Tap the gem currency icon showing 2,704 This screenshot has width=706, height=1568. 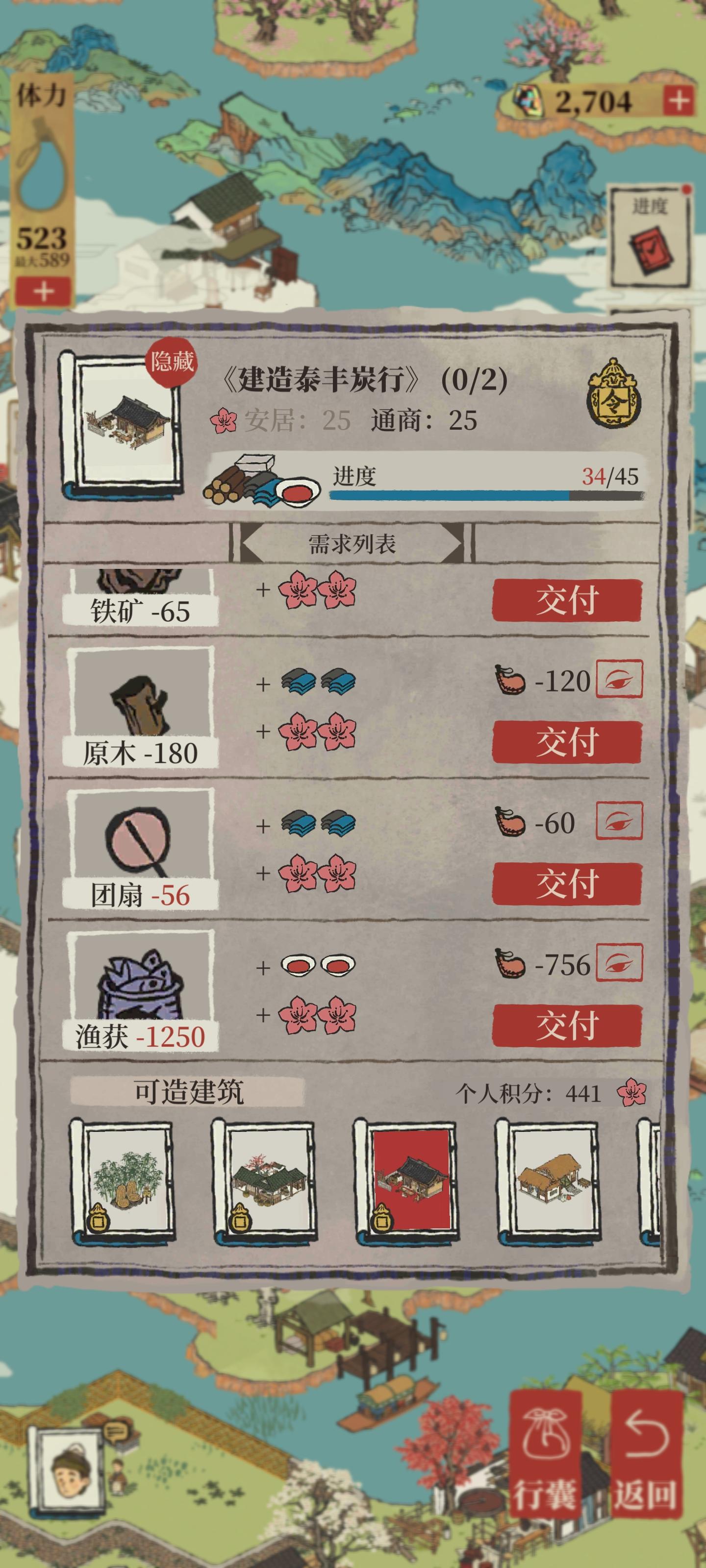528,100
